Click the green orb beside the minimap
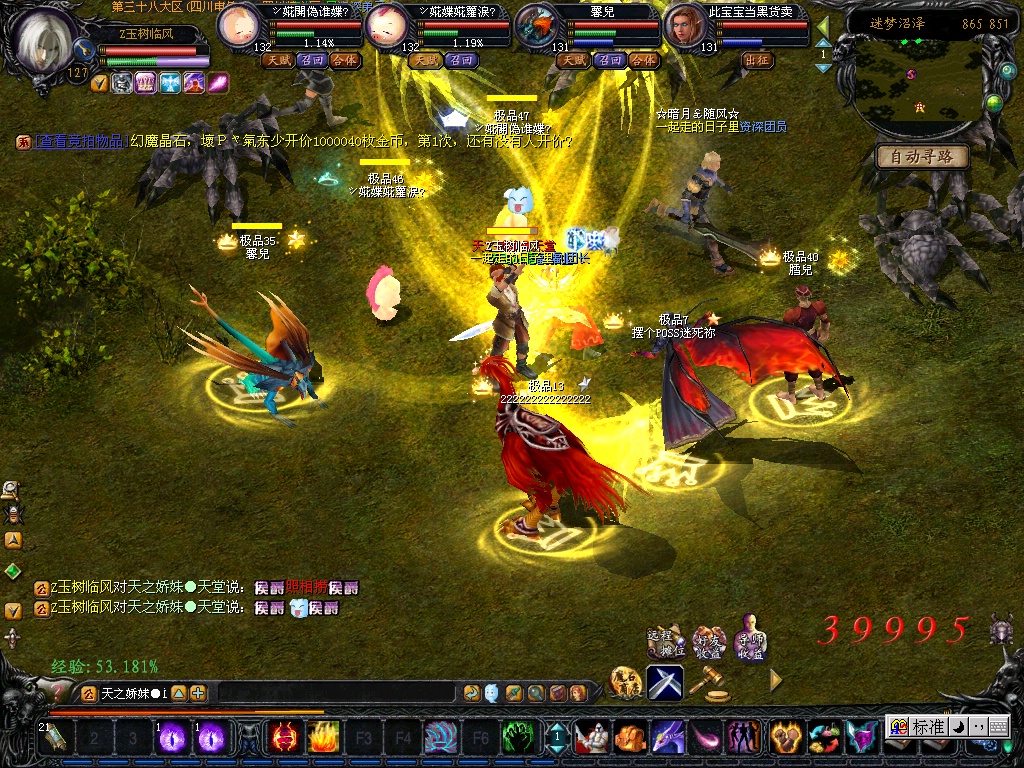The width and height of the screenshot is (1024, 768). [x=993, y=103]
